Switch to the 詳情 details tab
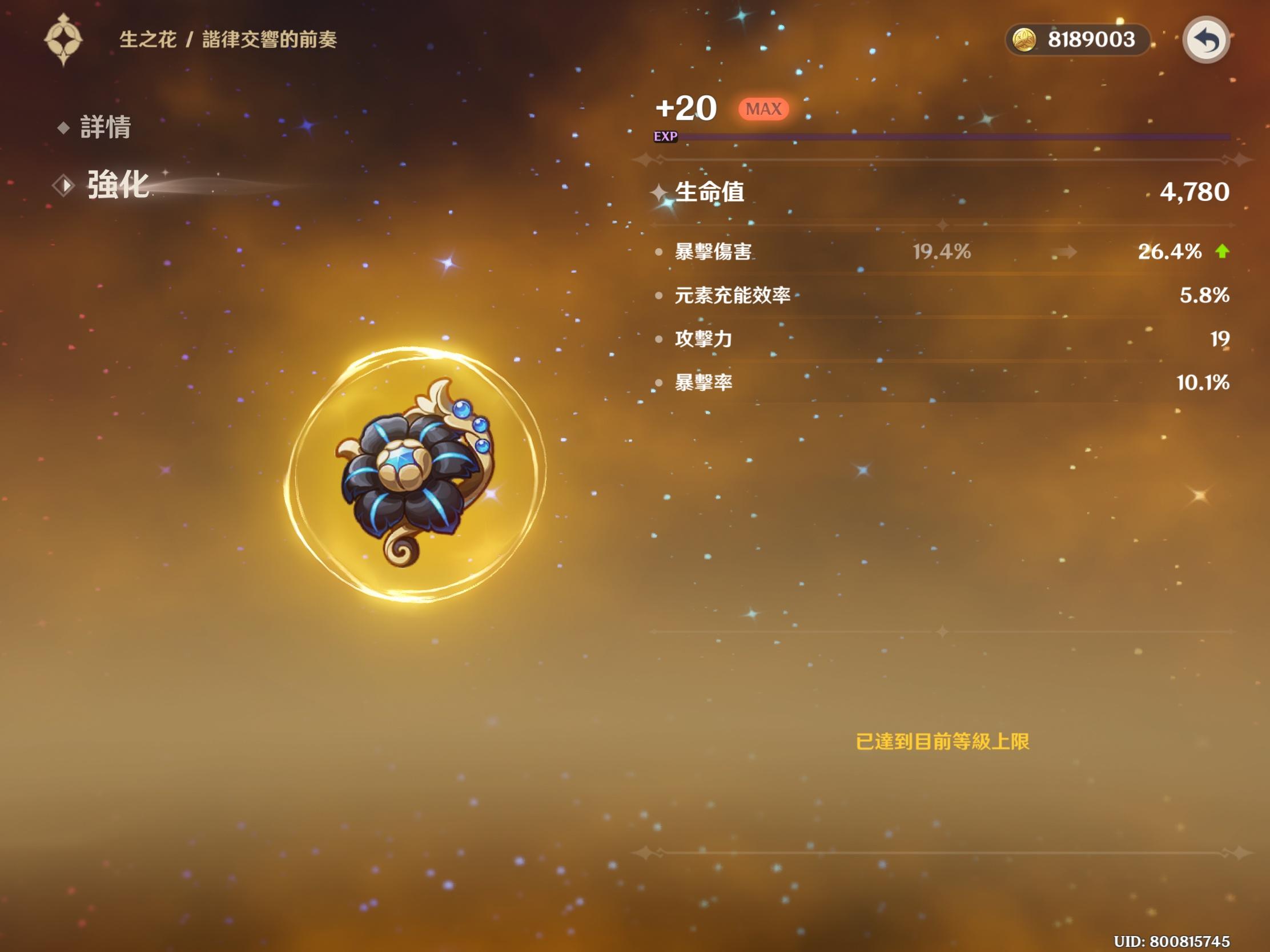 coord(105,127)
